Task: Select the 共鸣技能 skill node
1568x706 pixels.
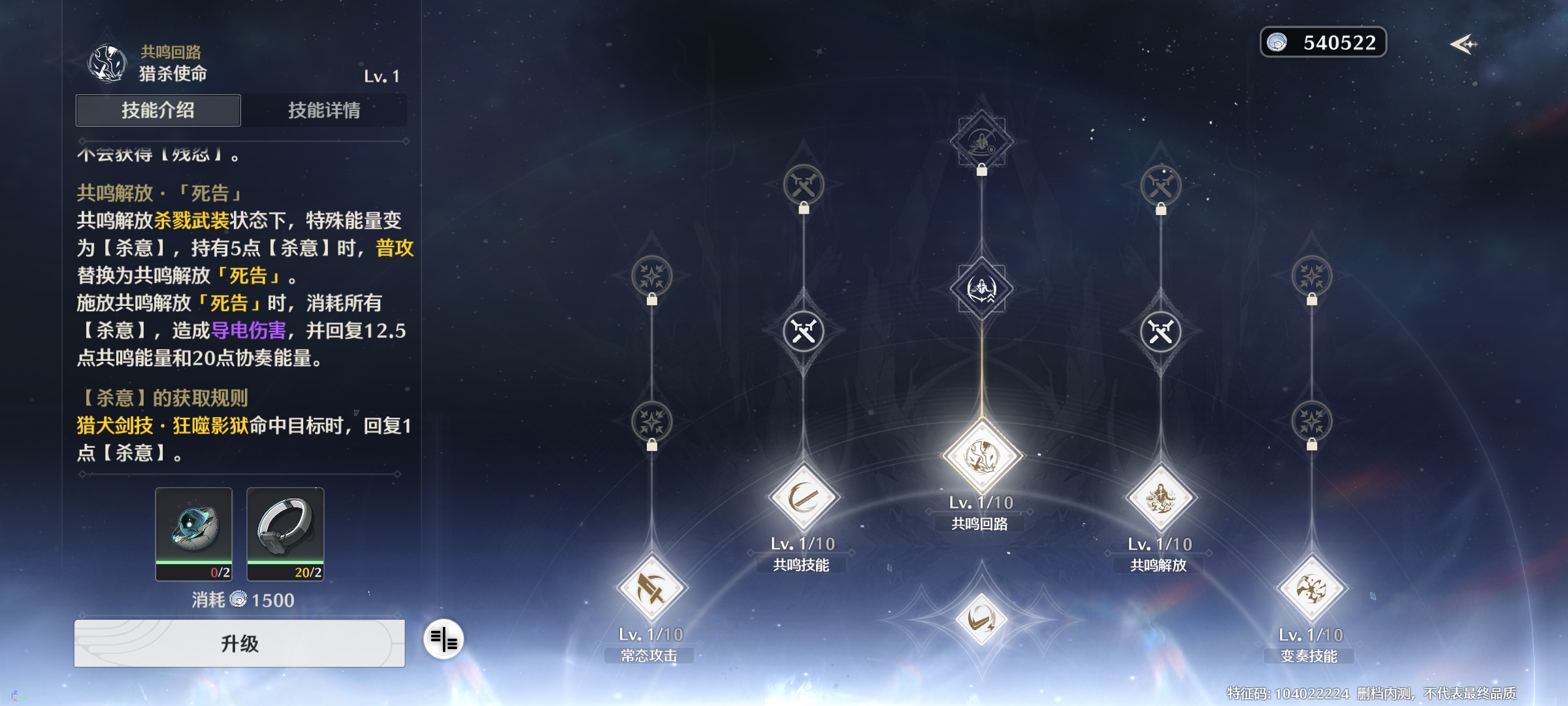Action: coord(803,498)
